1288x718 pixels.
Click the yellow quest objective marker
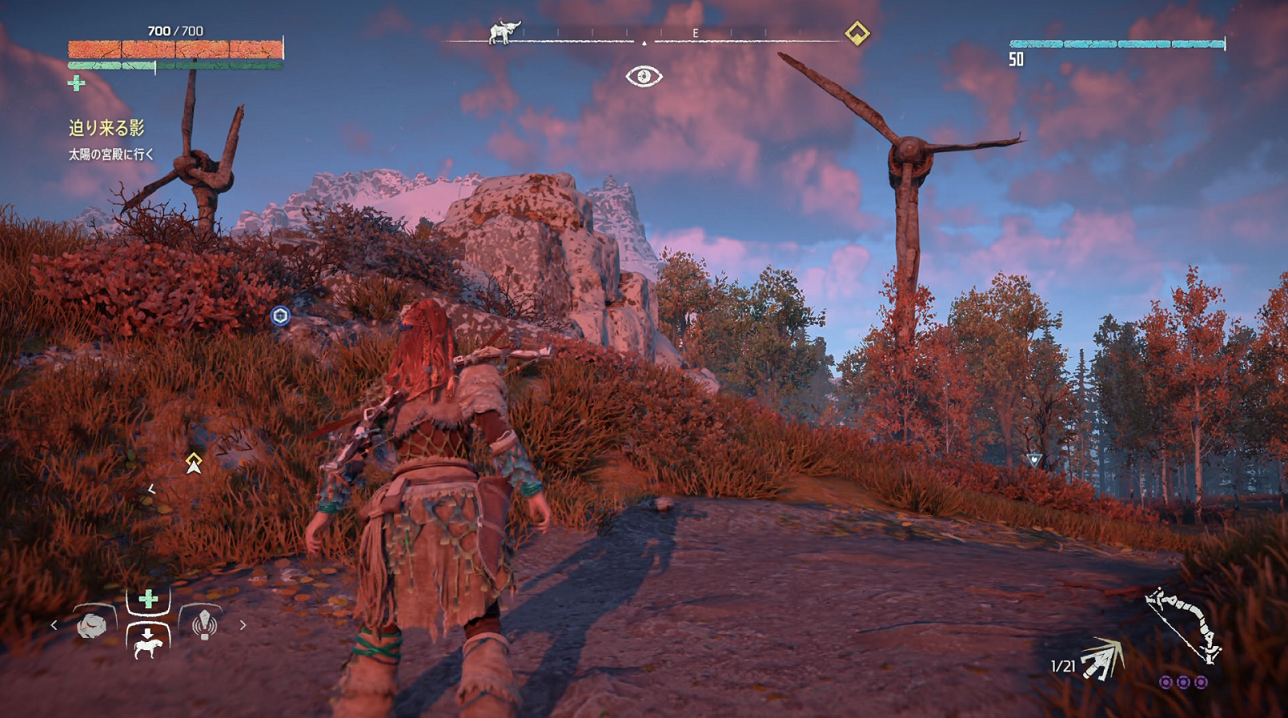click(x=194, y=462)
